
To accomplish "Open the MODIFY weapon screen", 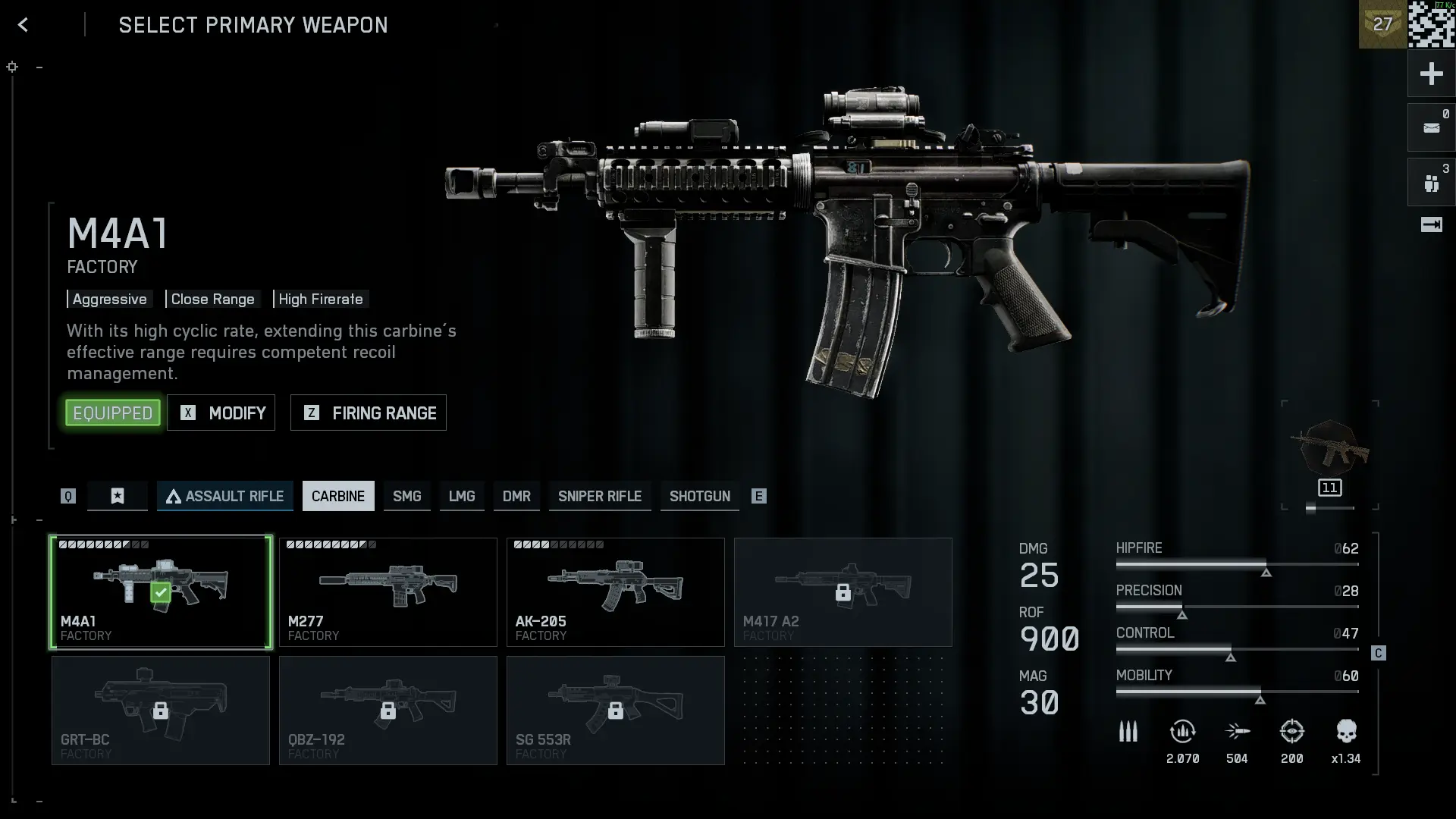I will click(221, 413).
